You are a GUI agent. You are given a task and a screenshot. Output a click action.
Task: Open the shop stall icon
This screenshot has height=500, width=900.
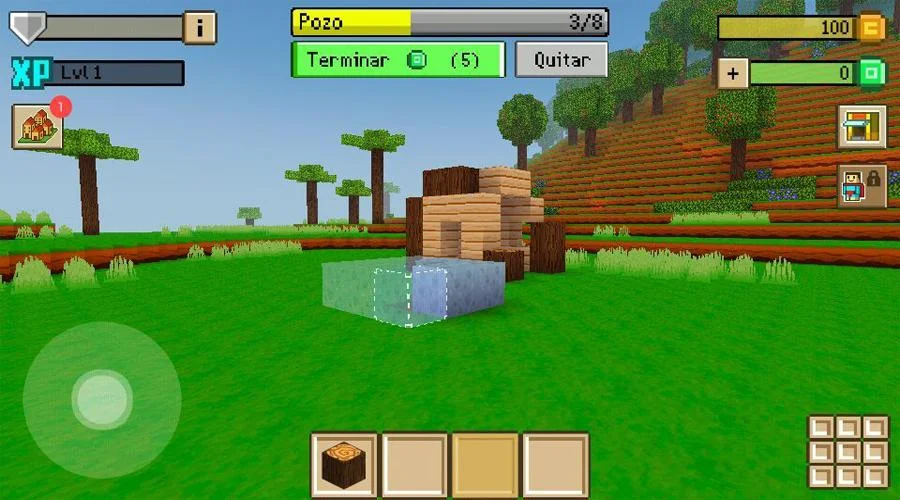pyautogui.click(x=861, y=127)
